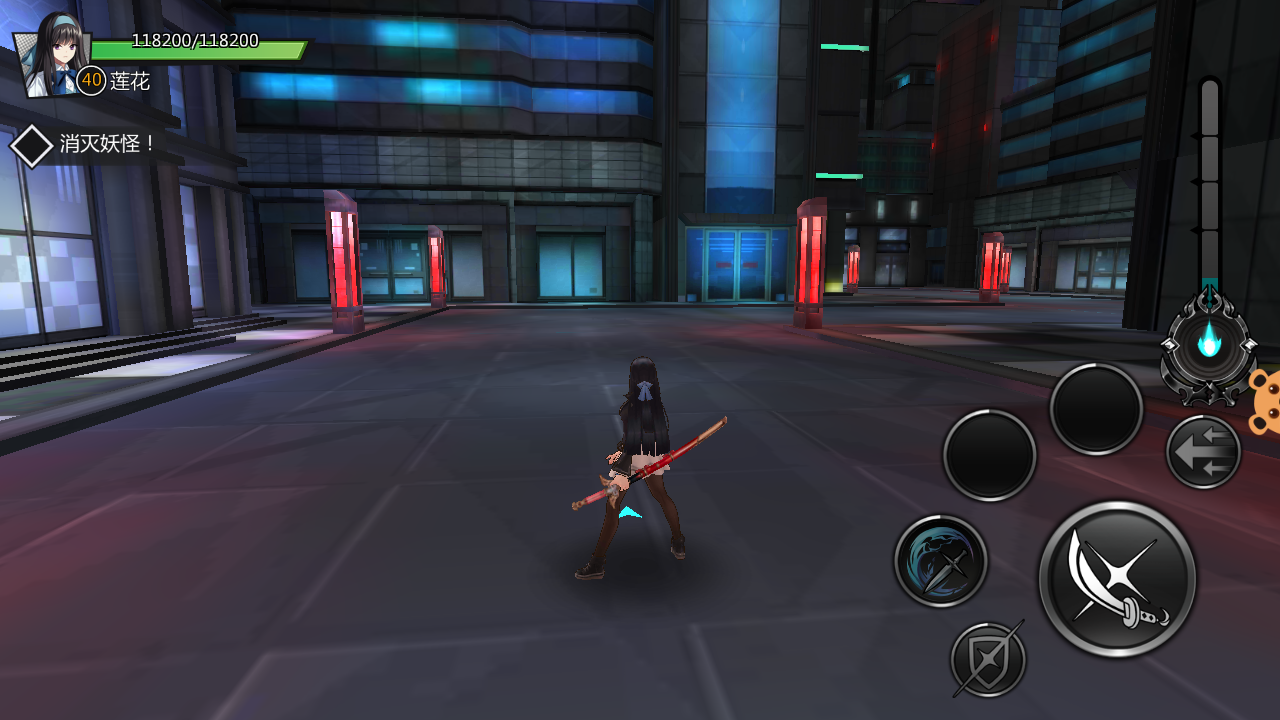1280x720 pixels.
Task: Open the character portrait for 莲花
Action: click(x=51, y=56)
